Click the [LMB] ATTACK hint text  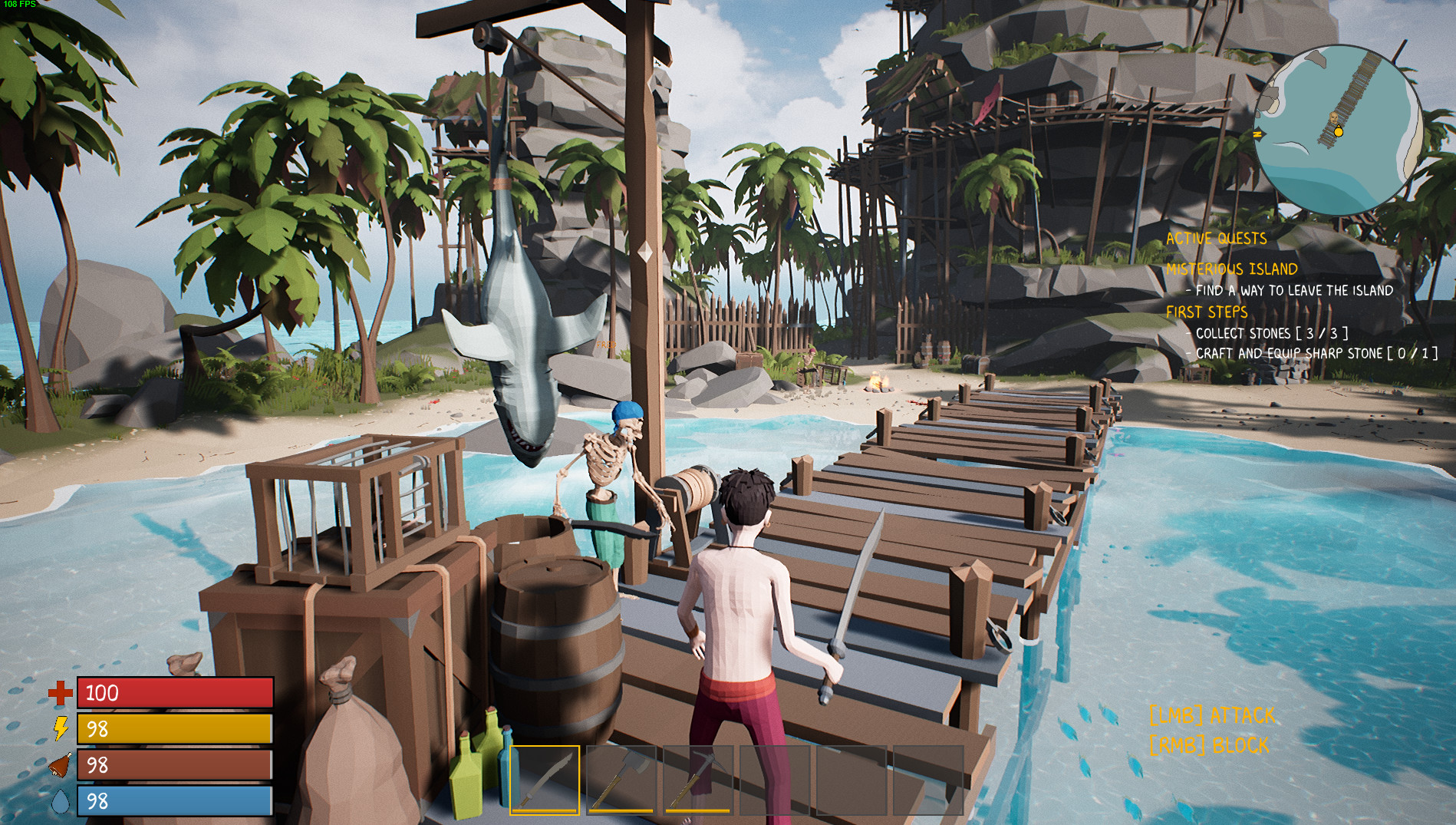[1211, 714]
